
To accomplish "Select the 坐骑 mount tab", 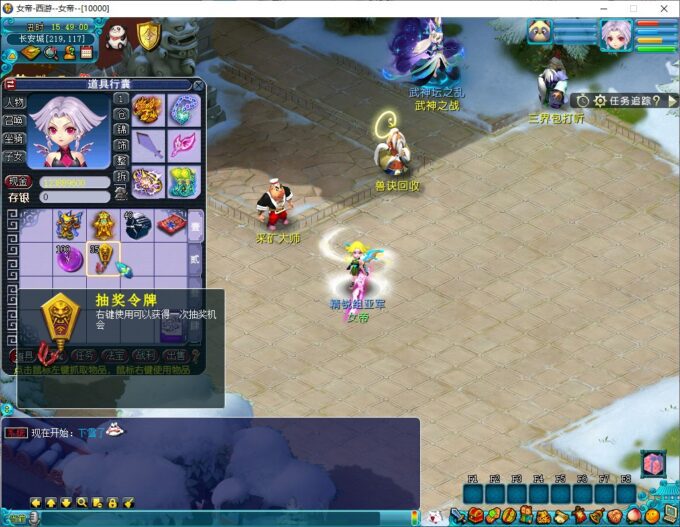I will click(14, 139).
